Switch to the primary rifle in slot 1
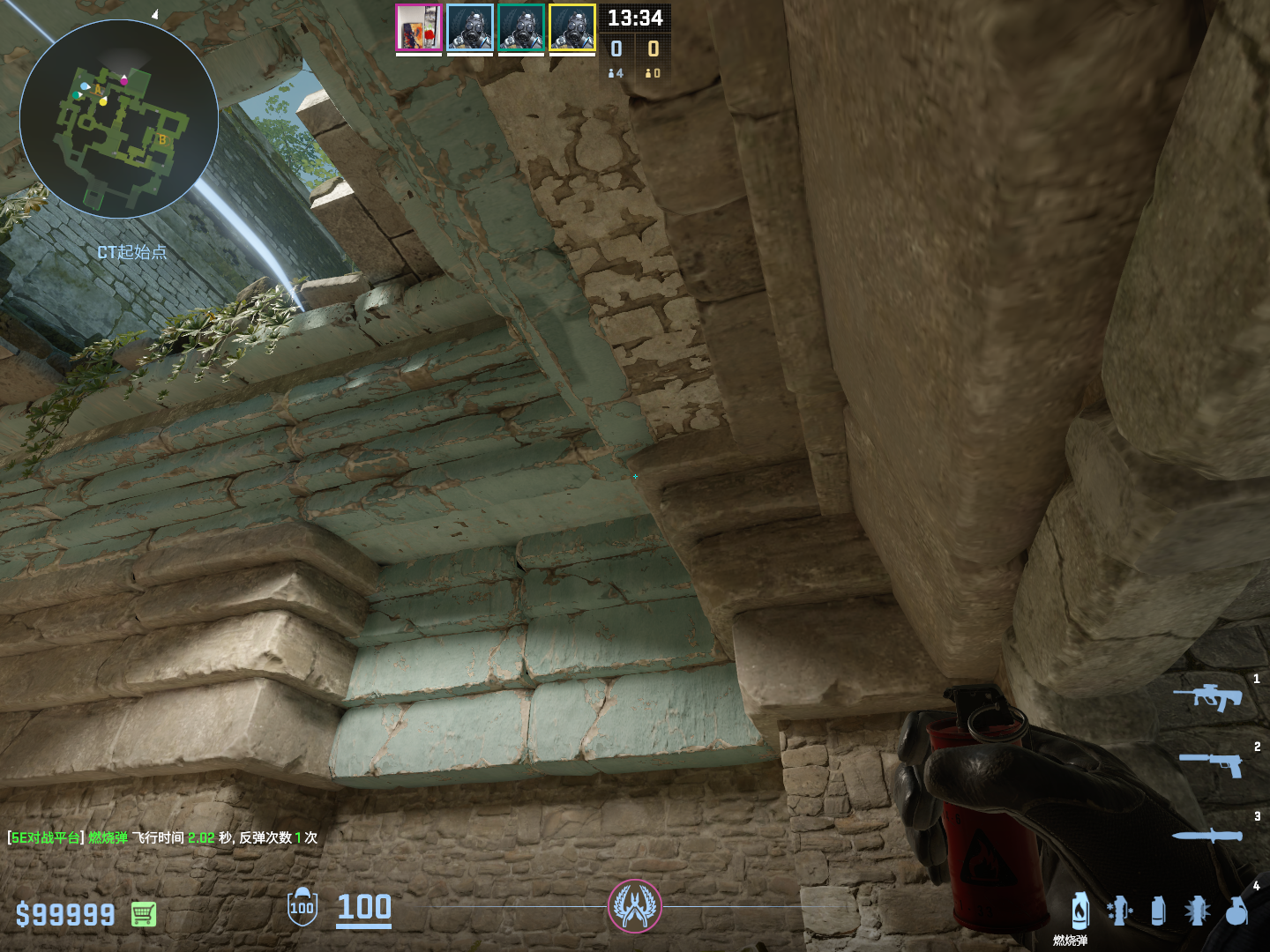This screenshot has width=1270, height=952. click(1207, 697)
